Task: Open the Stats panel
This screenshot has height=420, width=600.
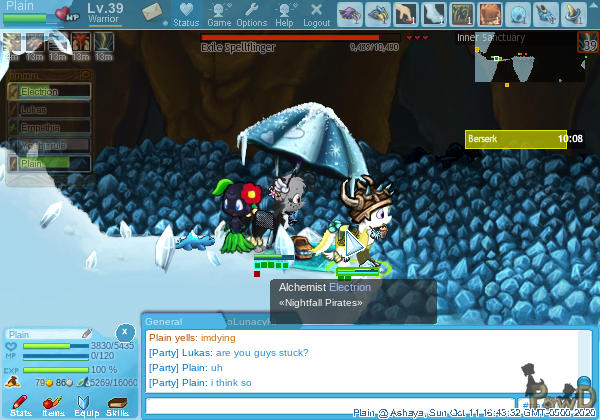Action: click(21, 404)
